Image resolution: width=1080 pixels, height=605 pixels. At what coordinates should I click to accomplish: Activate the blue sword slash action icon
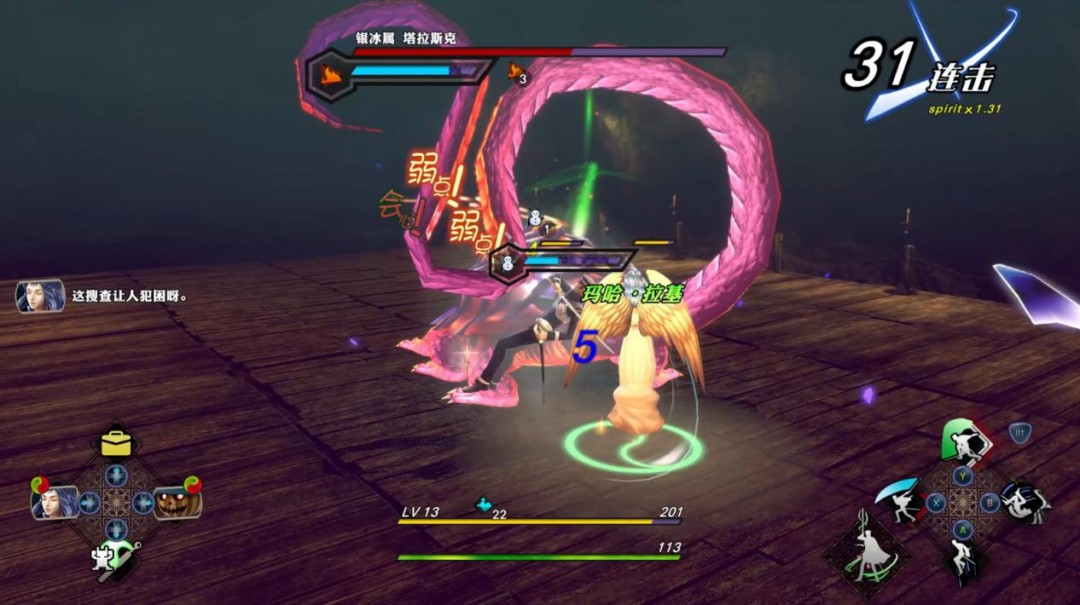[x=899, y=498]
